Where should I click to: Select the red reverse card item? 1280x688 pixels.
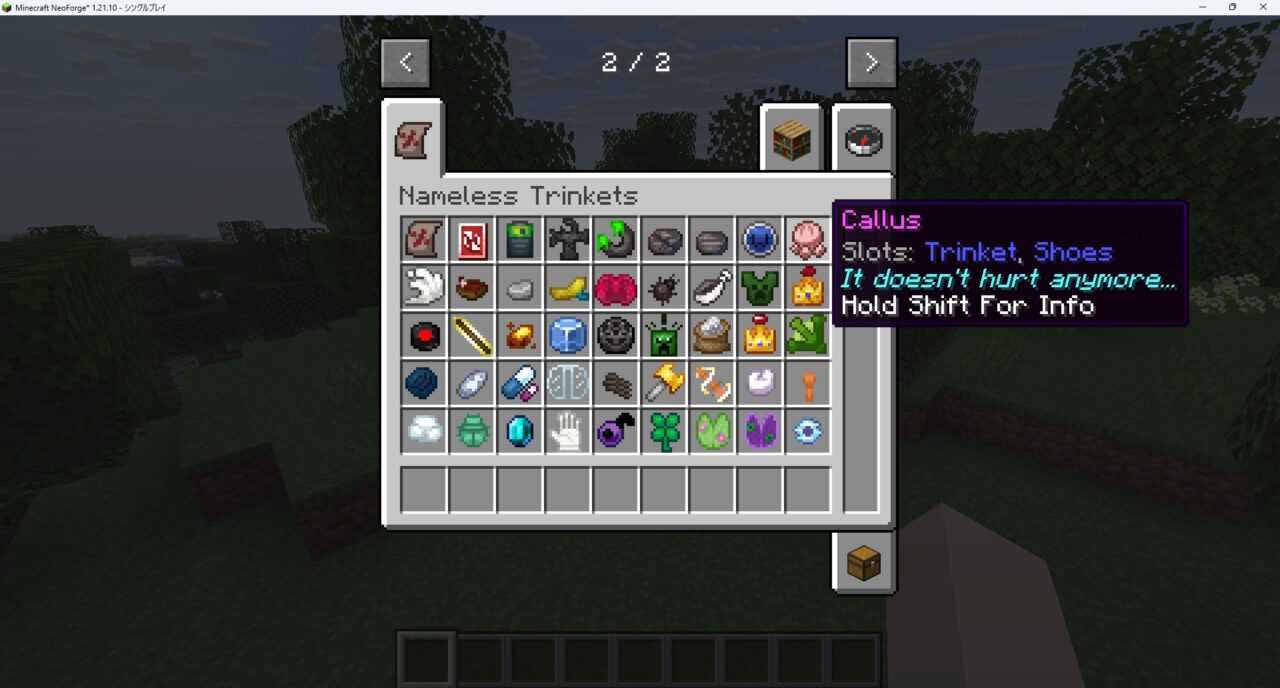[472, 240]
